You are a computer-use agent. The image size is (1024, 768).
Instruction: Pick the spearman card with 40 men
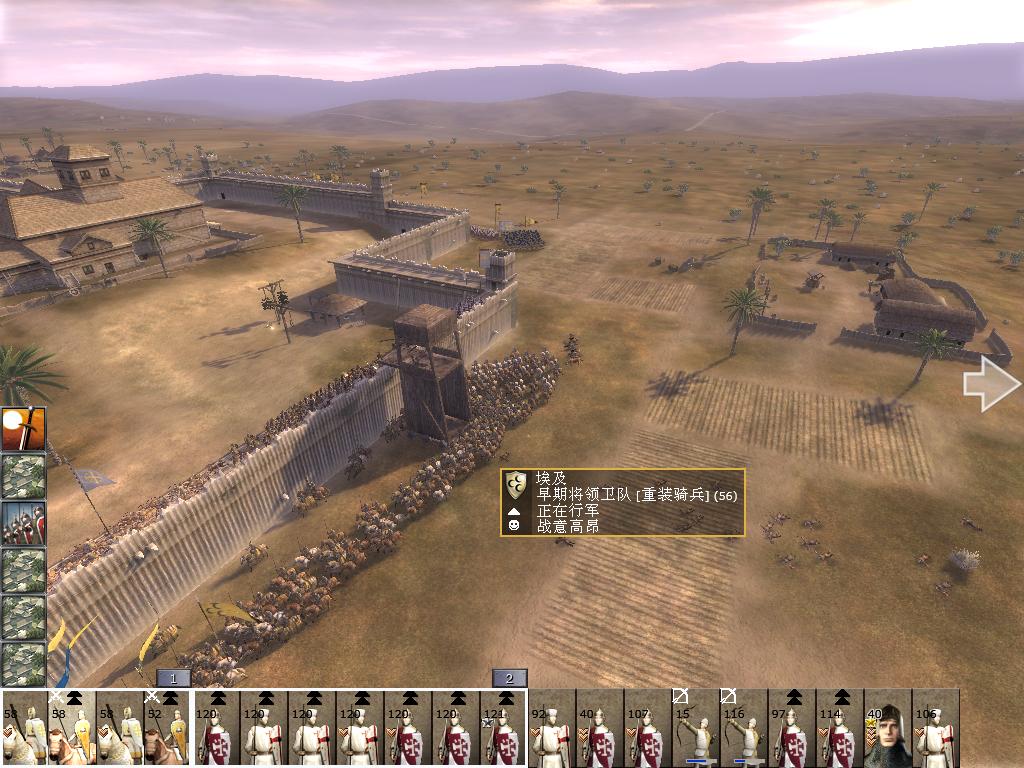(x=600, y=727)
